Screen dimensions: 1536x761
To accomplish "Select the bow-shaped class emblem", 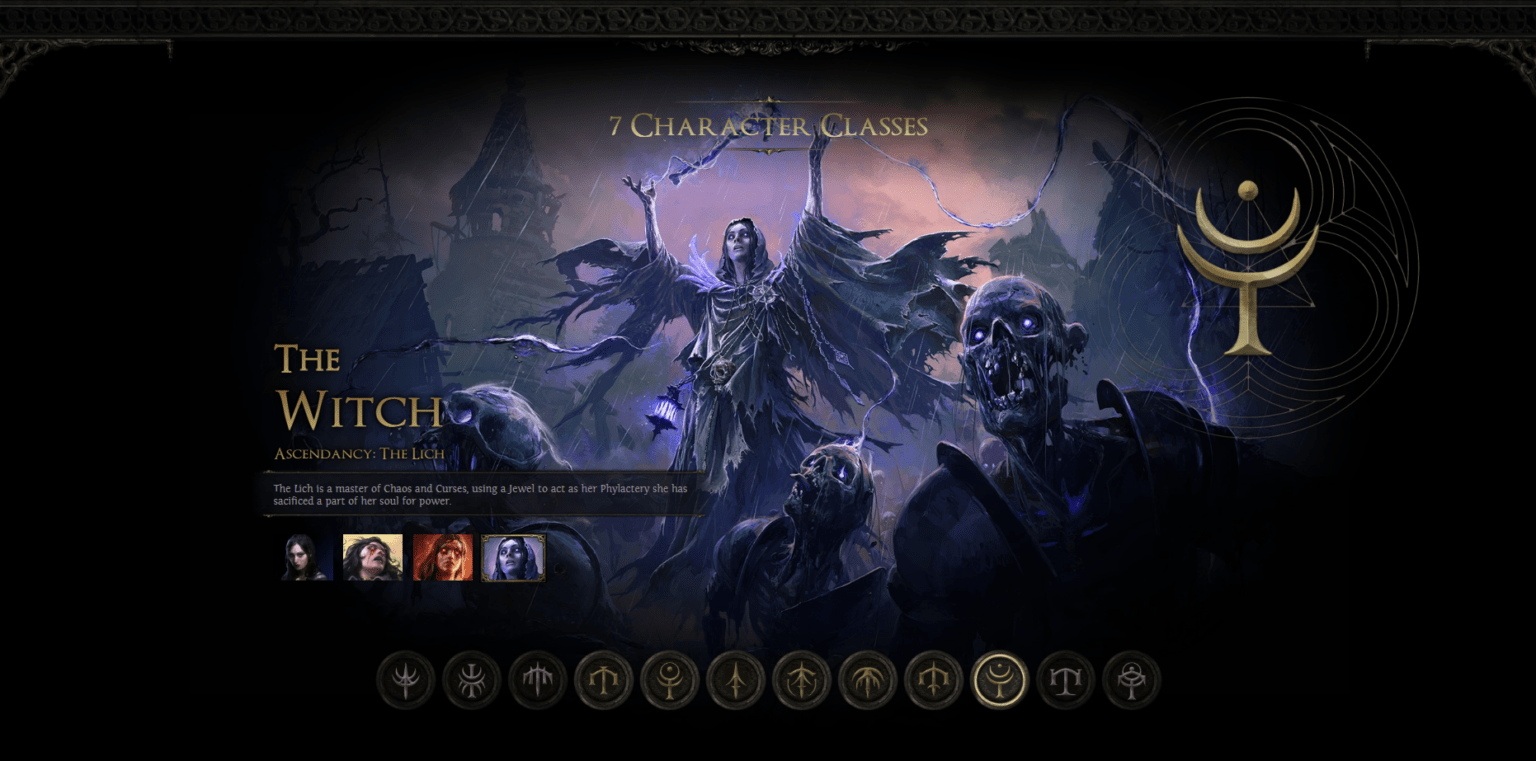I will (x=801, y=679).
